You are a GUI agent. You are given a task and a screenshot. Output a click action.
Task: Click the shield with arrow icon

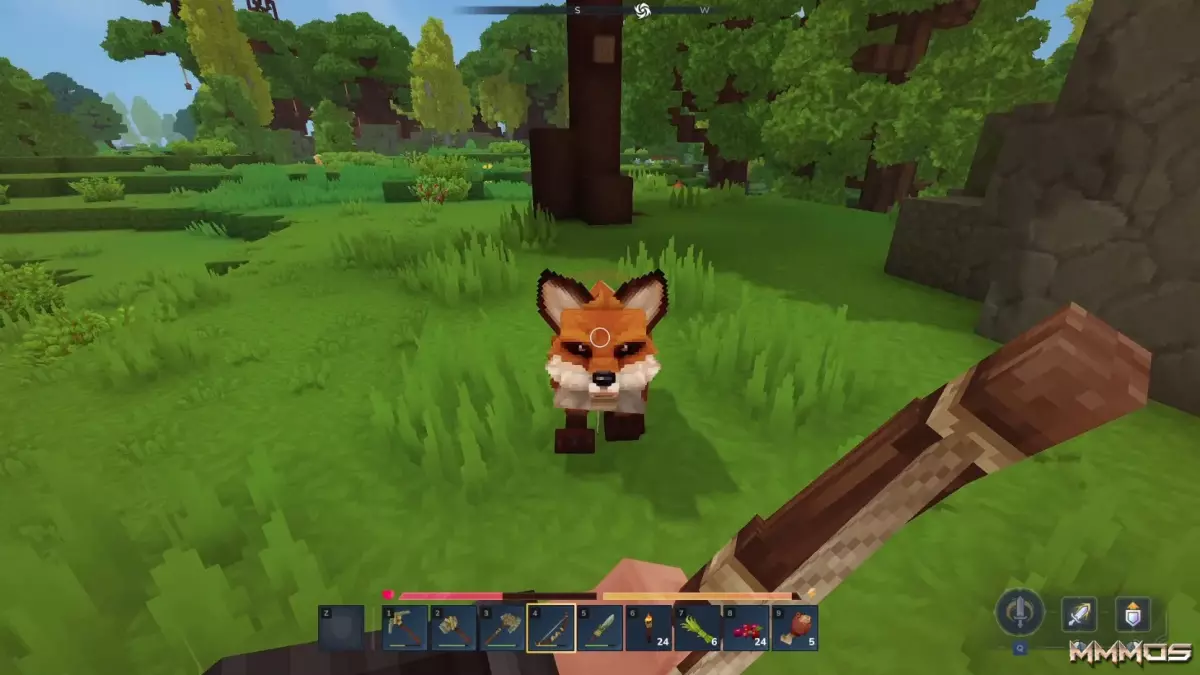1133,613
